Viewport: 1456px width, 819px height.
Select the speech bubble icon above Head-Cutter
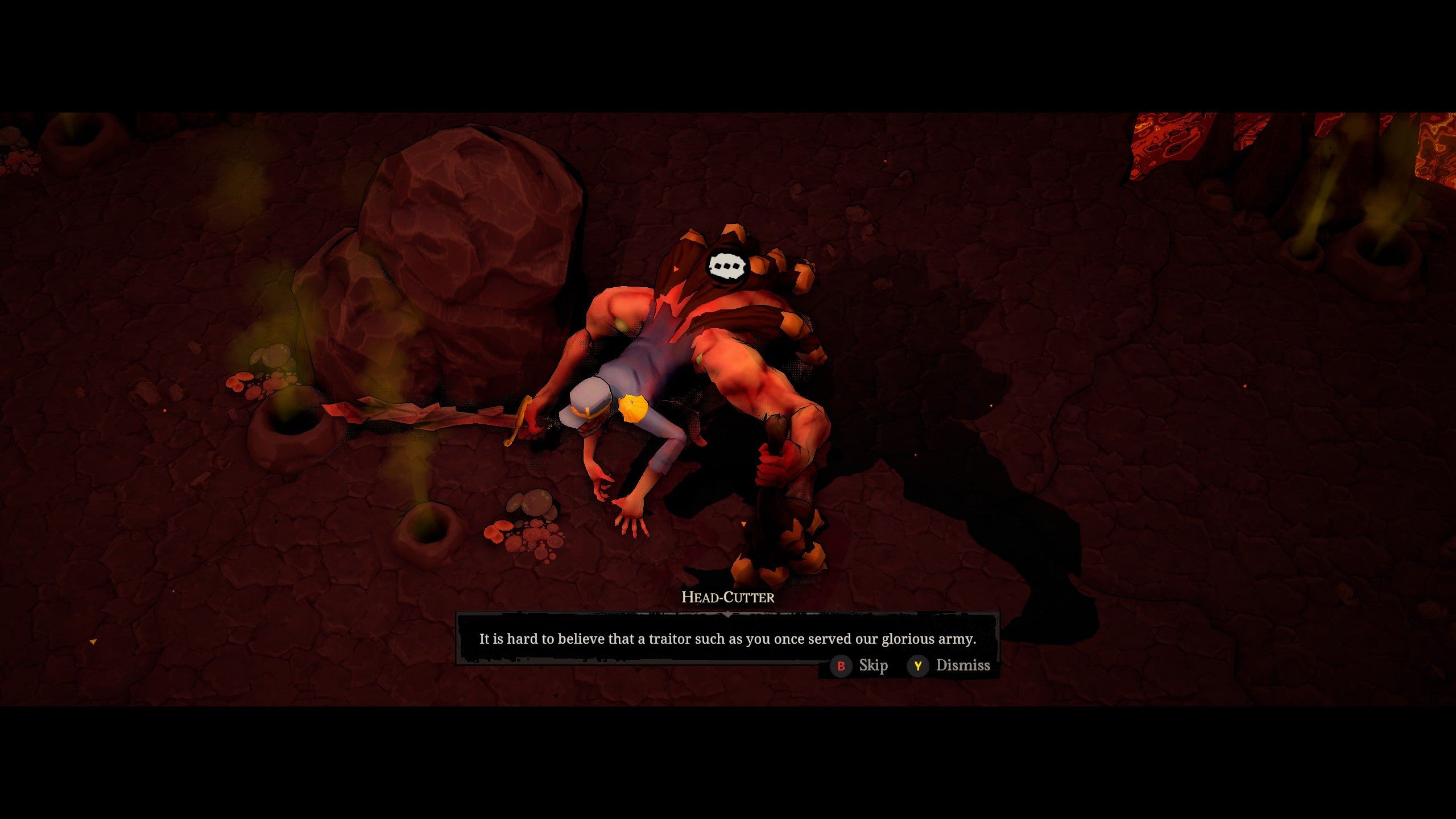pos(725,266)
